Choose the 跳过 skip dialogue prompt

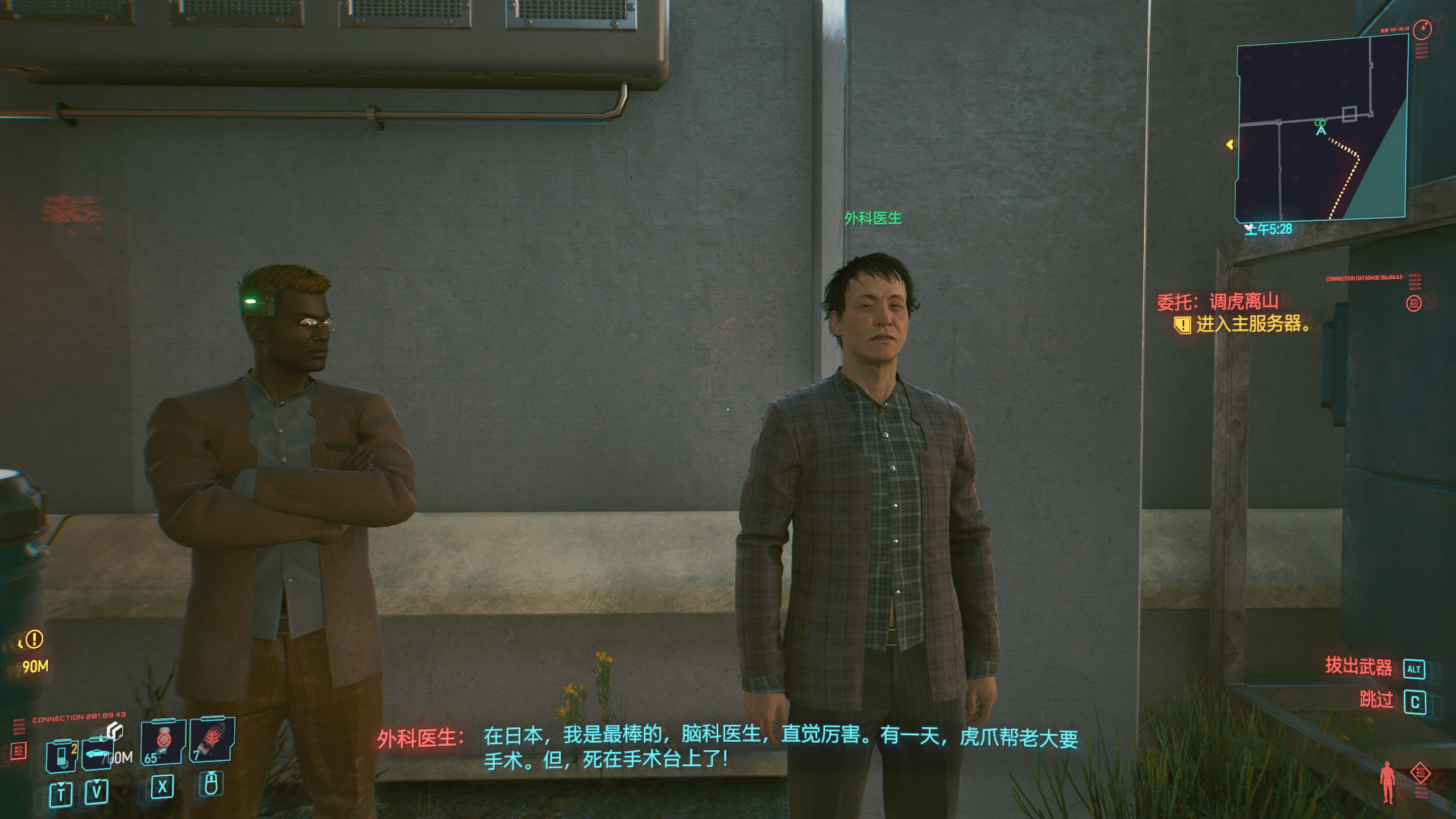click(1376, 700)
